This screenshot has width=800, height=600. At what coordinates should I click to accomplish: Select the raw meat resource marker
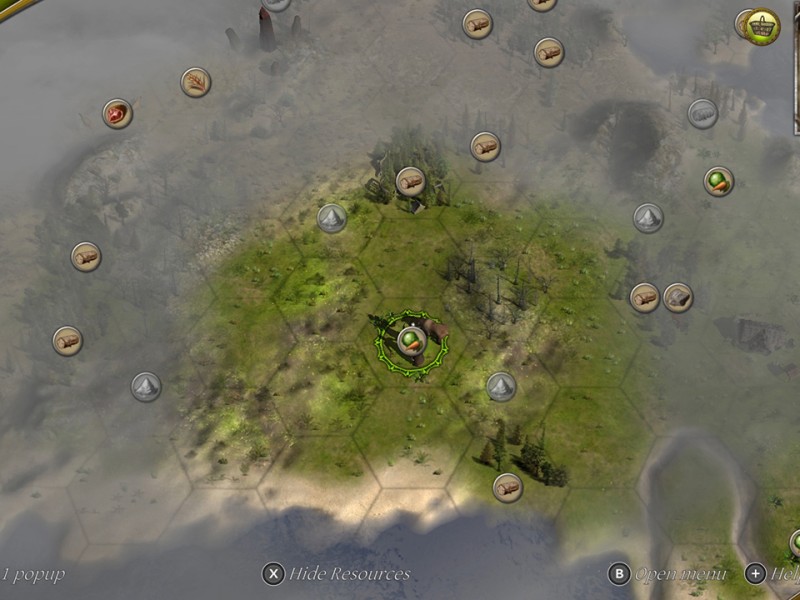[117, 113]
